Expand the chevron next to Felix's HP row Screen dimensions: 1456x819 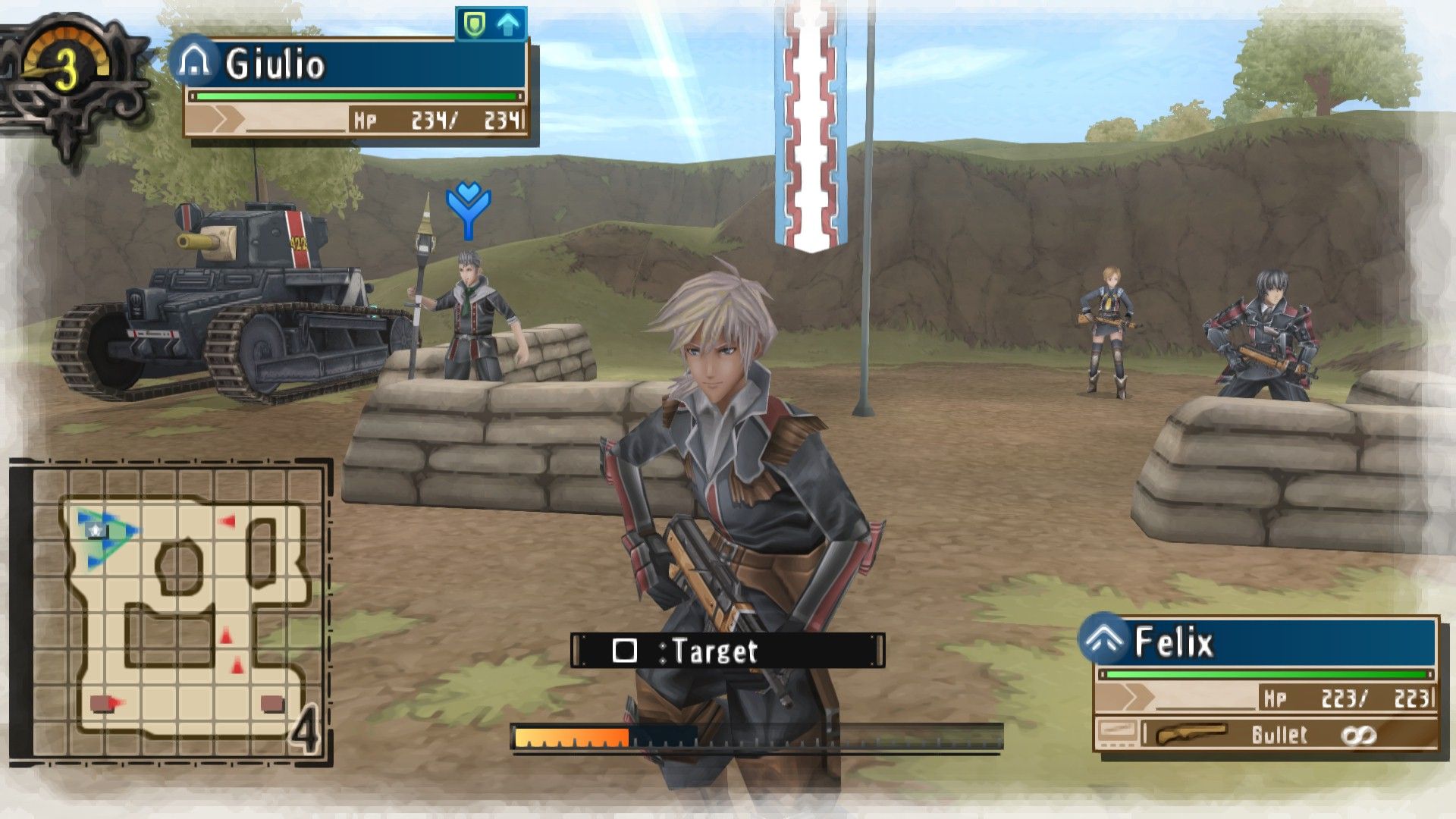[x=1135, y=697]
